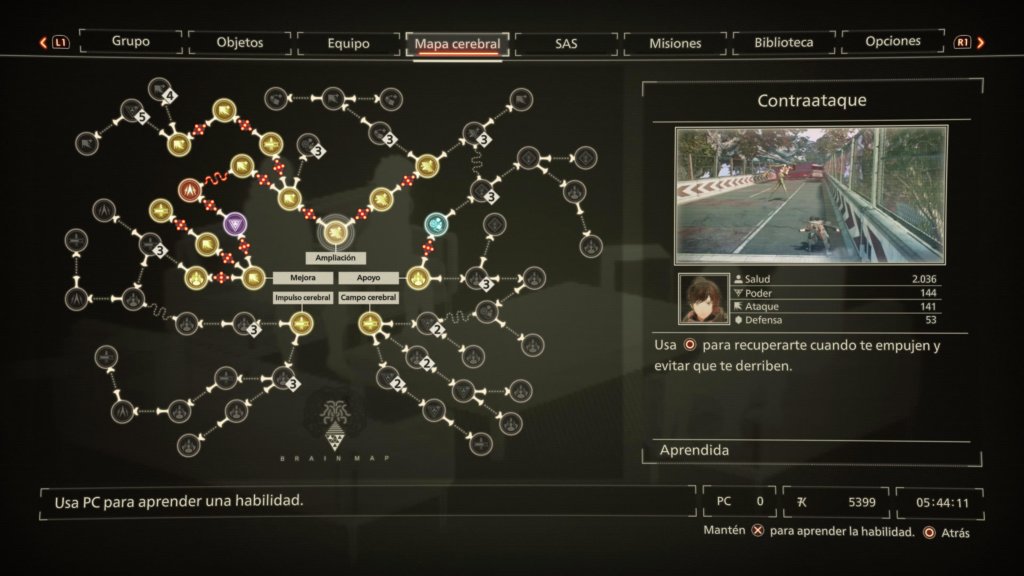
Task: Choose the Mejora branch label
Action: [302, 277]
